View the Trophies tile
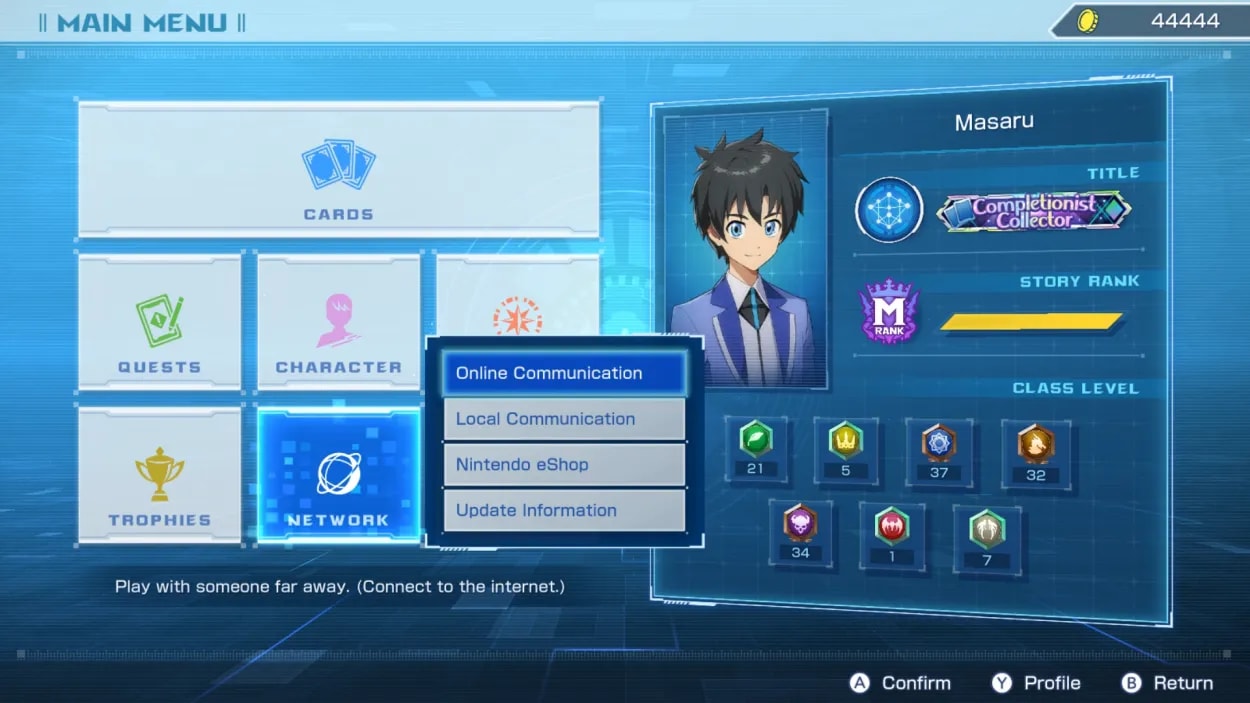The height and width of the screenshot is (703, 1250). pos(160,476)
